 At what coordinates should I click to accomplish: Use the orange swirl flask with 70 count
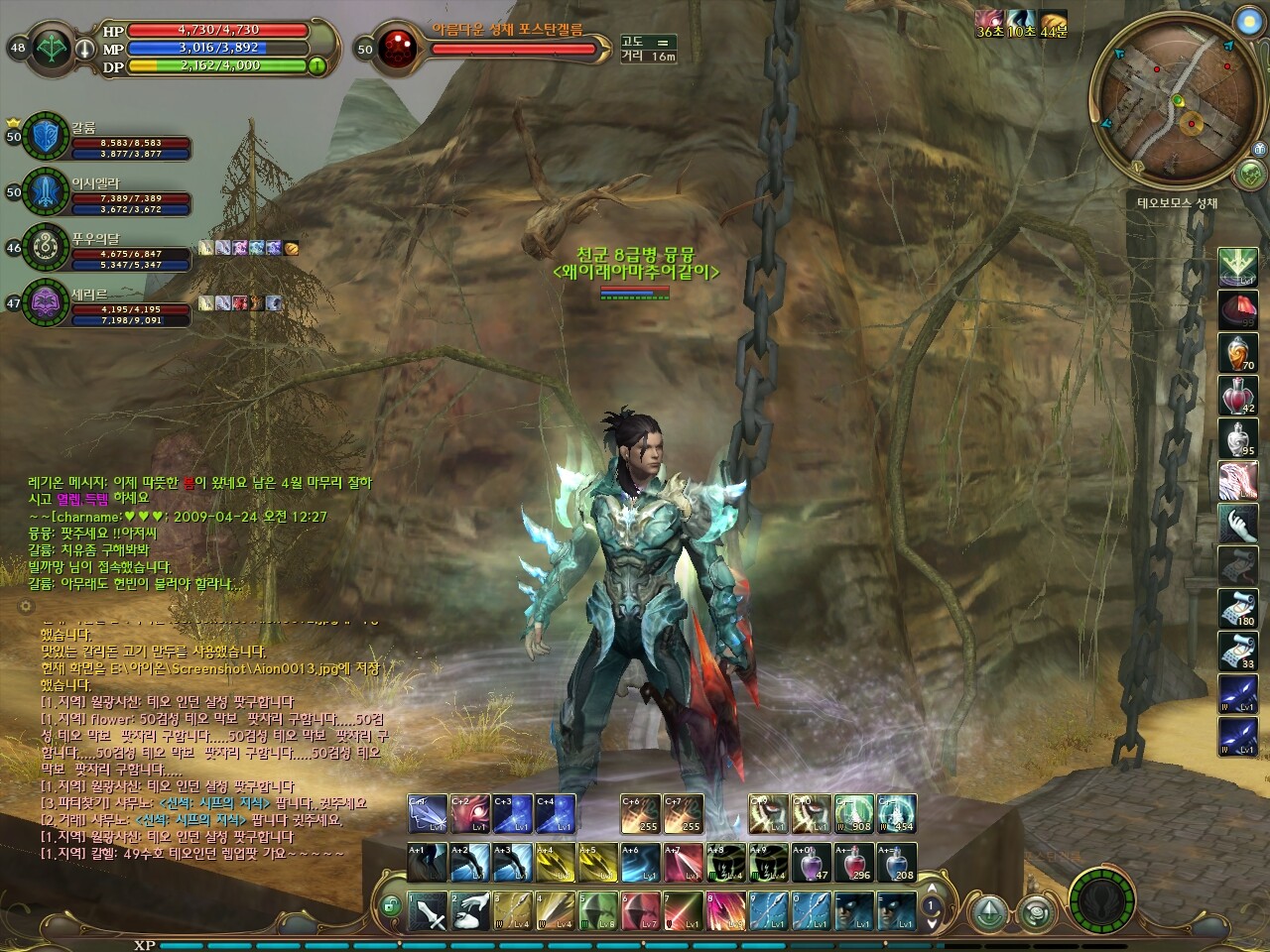coord(1237,352)
